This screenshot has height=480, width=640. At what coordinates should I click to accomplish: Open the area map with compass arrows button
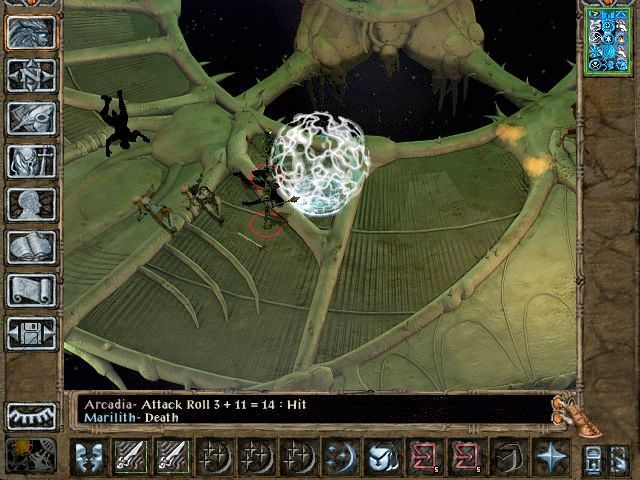[x=31, y=76]
